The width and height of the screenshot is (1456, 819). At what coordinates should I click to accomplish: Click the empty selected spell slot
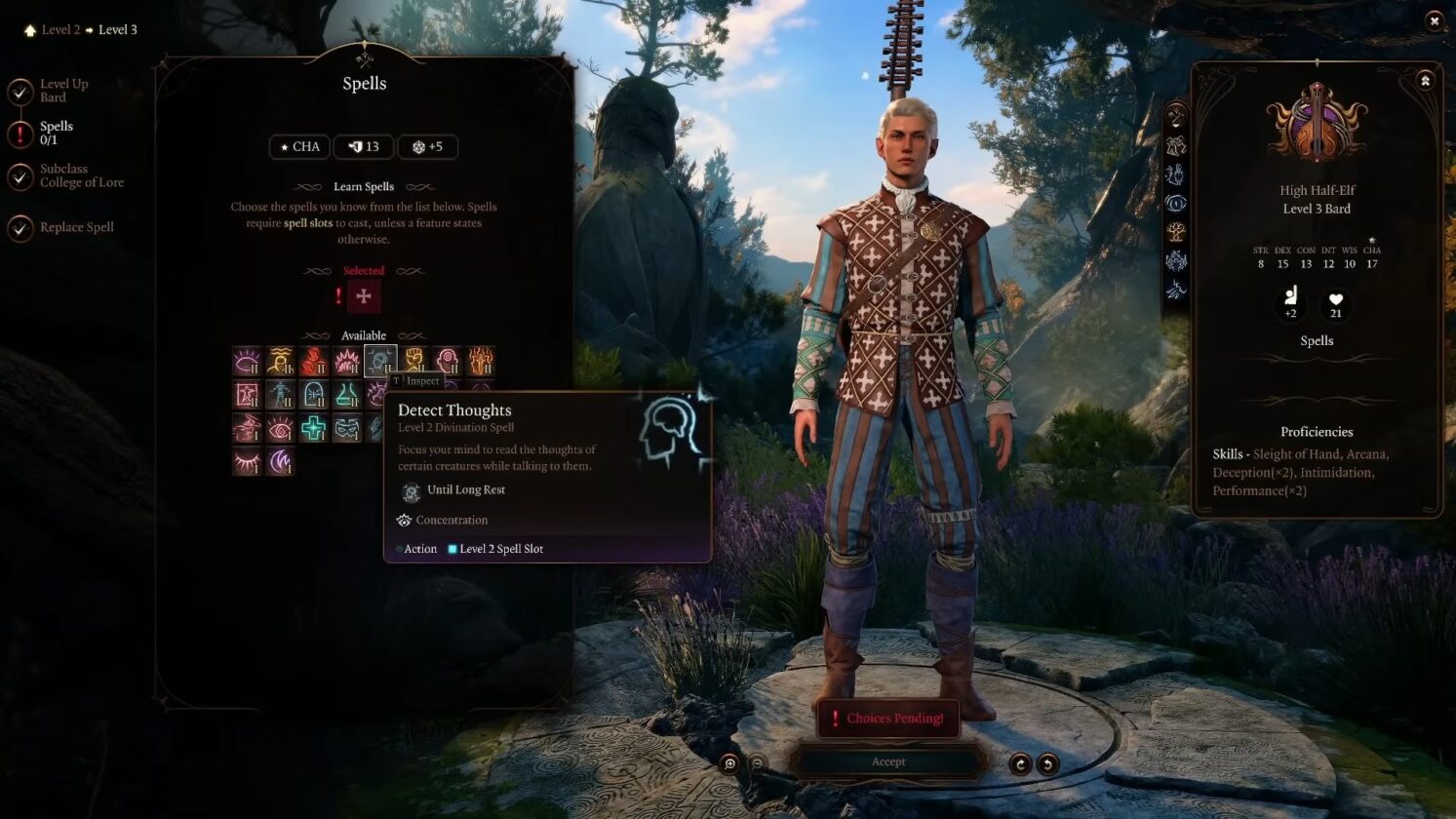pyautogui.click(x=364, y=296)
